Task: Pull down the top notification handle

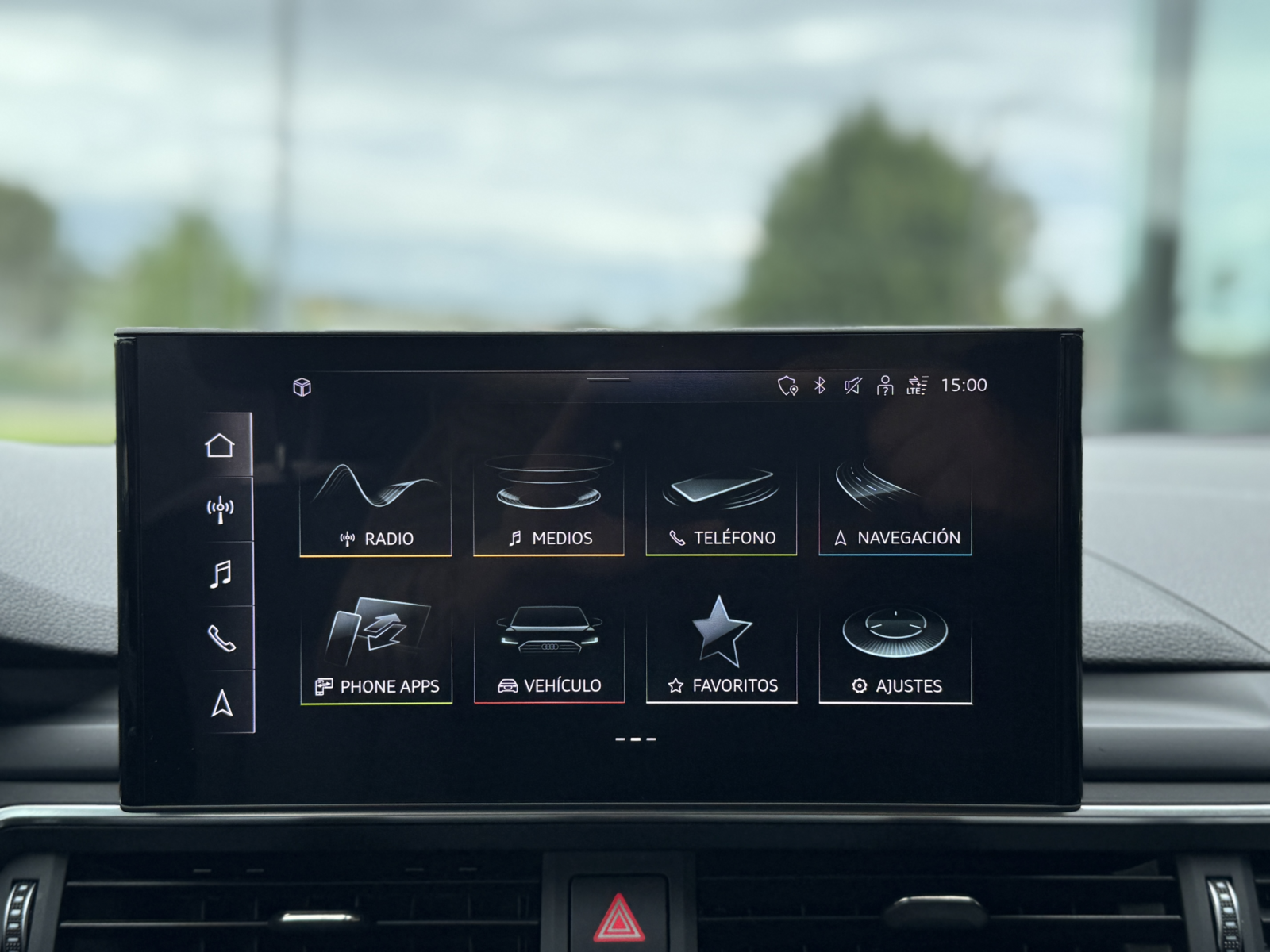Action: [608, 378]
